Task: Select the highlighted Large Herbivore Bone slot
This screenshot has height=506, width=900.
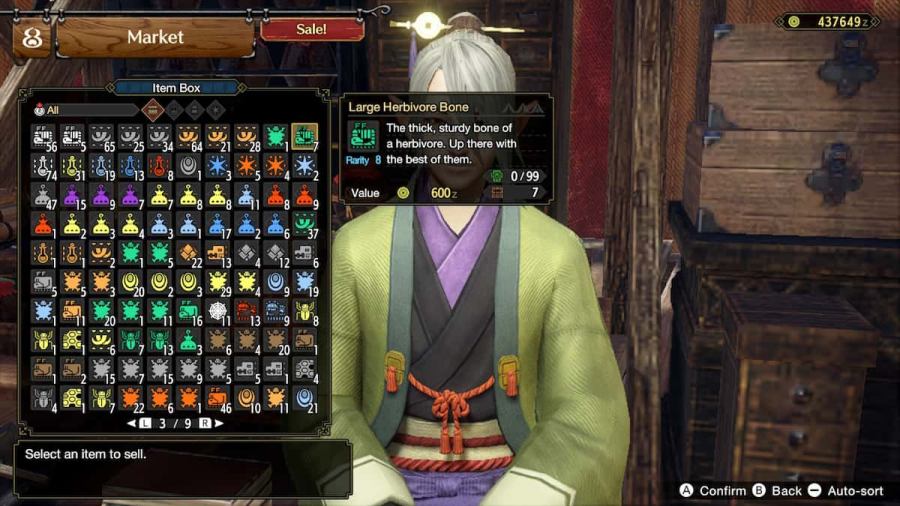Action: pos(304,136)
